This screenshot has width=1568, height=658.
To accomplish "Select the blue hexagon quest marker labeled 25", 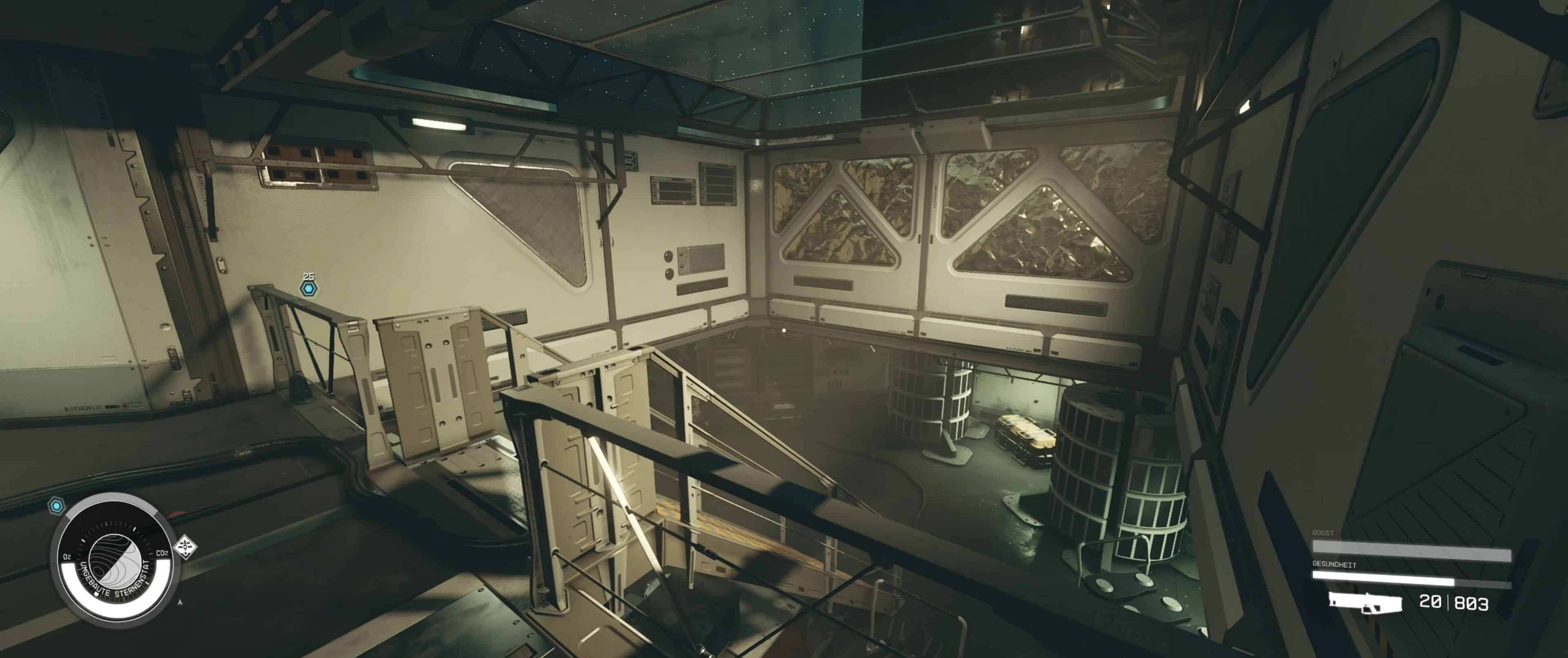I will coord(309,288).
